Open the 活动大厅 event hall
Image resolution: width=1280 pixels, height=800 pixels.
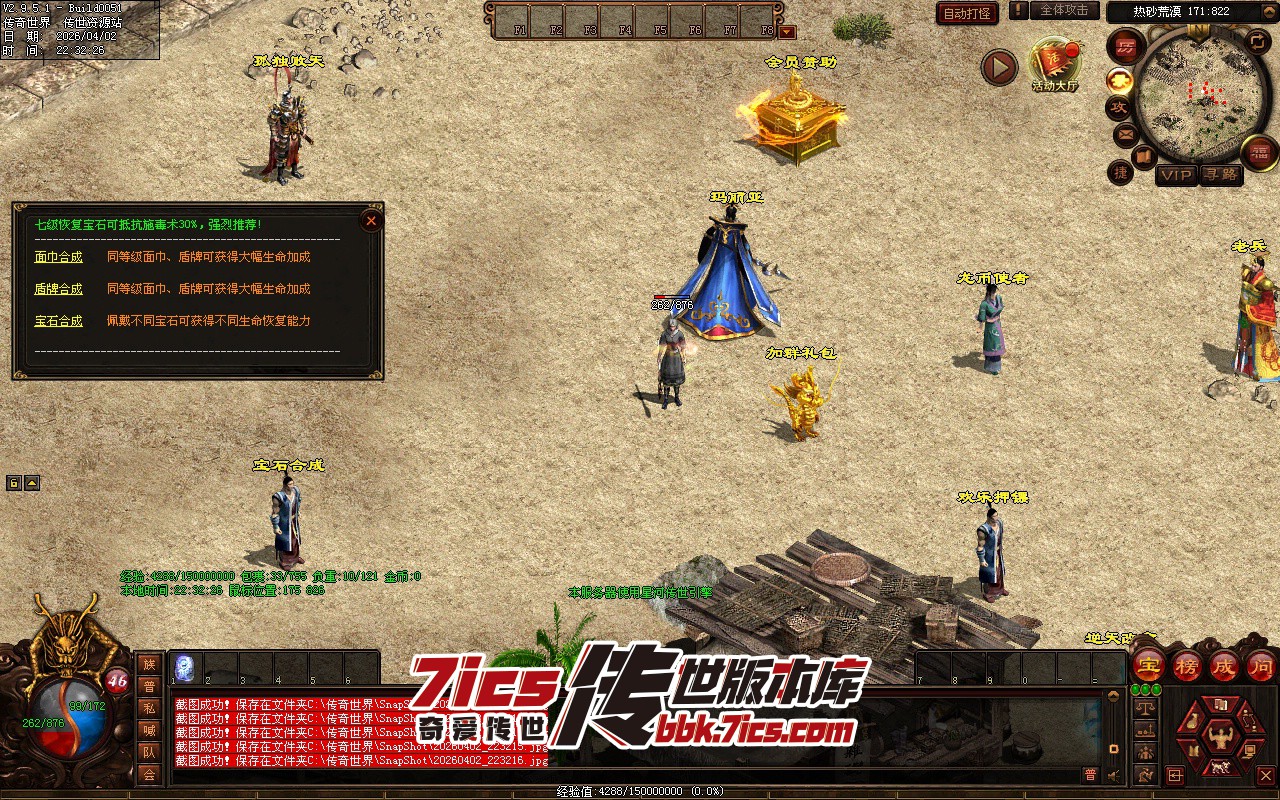click(x=1054, y=63)
